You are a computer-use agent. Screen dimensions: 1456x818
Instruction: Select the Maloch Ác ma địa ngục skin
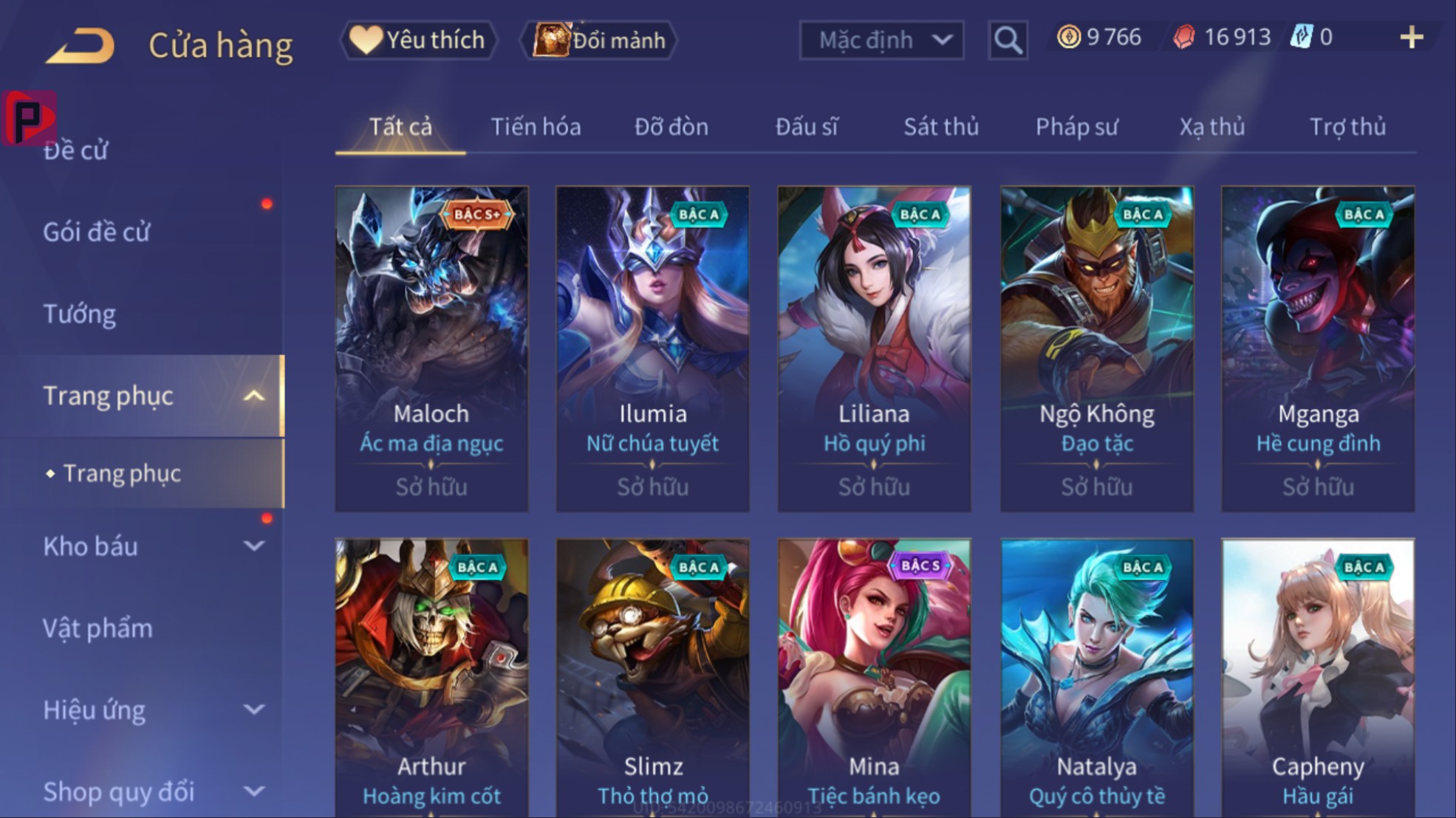point(431,348)
